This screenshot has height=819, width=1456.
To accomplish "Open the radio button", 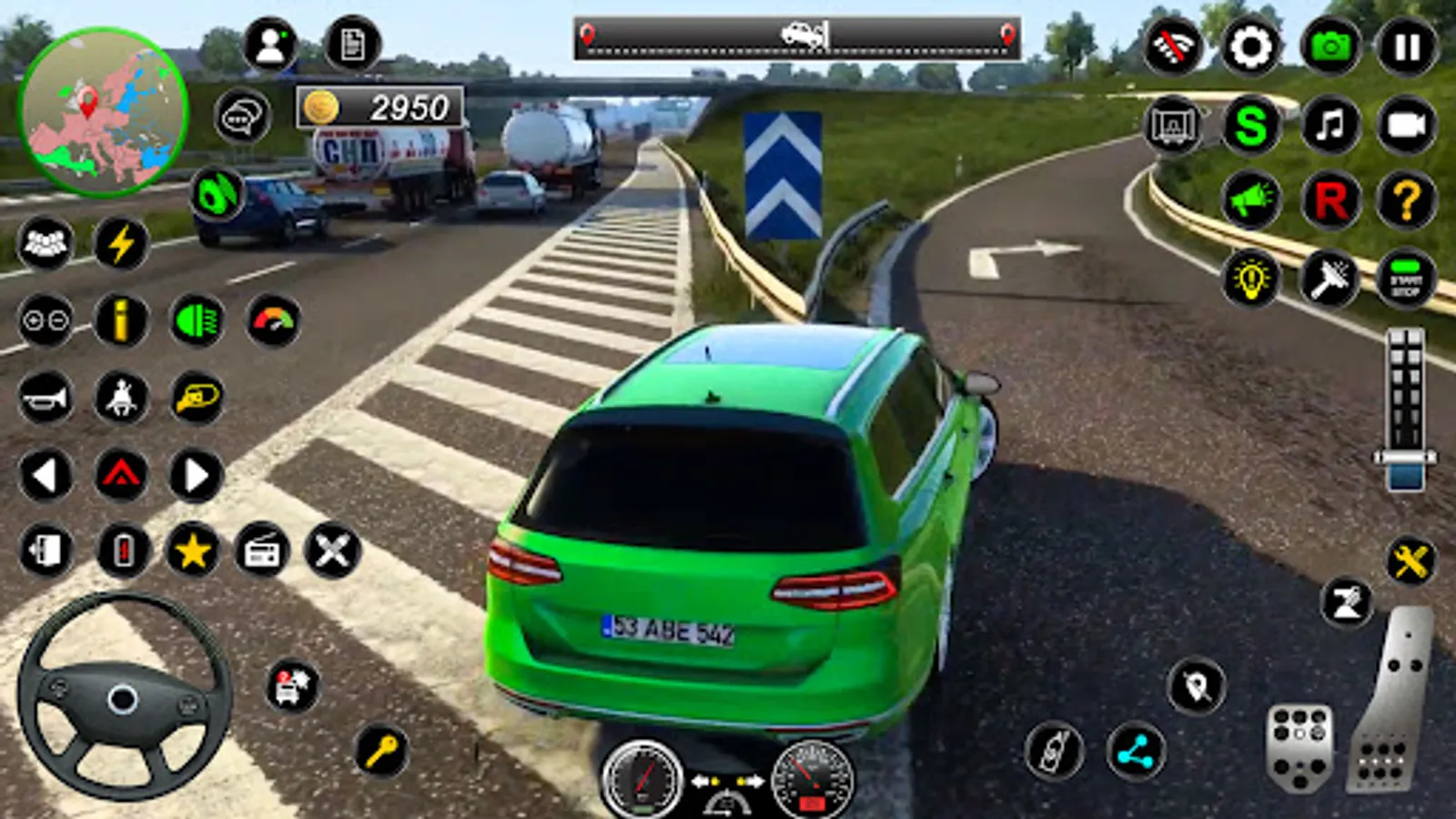I will [262, 551].
